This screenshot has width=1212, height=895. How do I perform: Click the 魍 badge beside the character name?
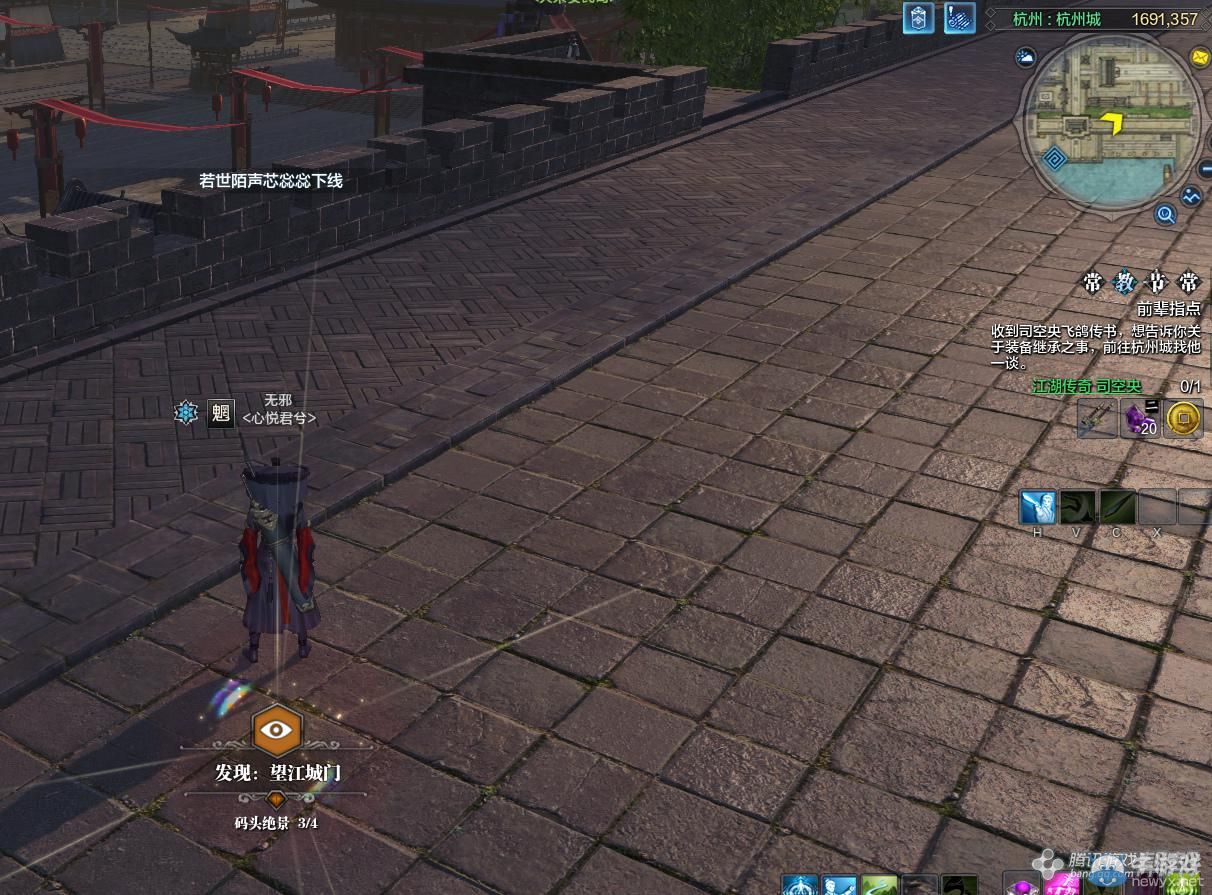(x=220, y=413)
